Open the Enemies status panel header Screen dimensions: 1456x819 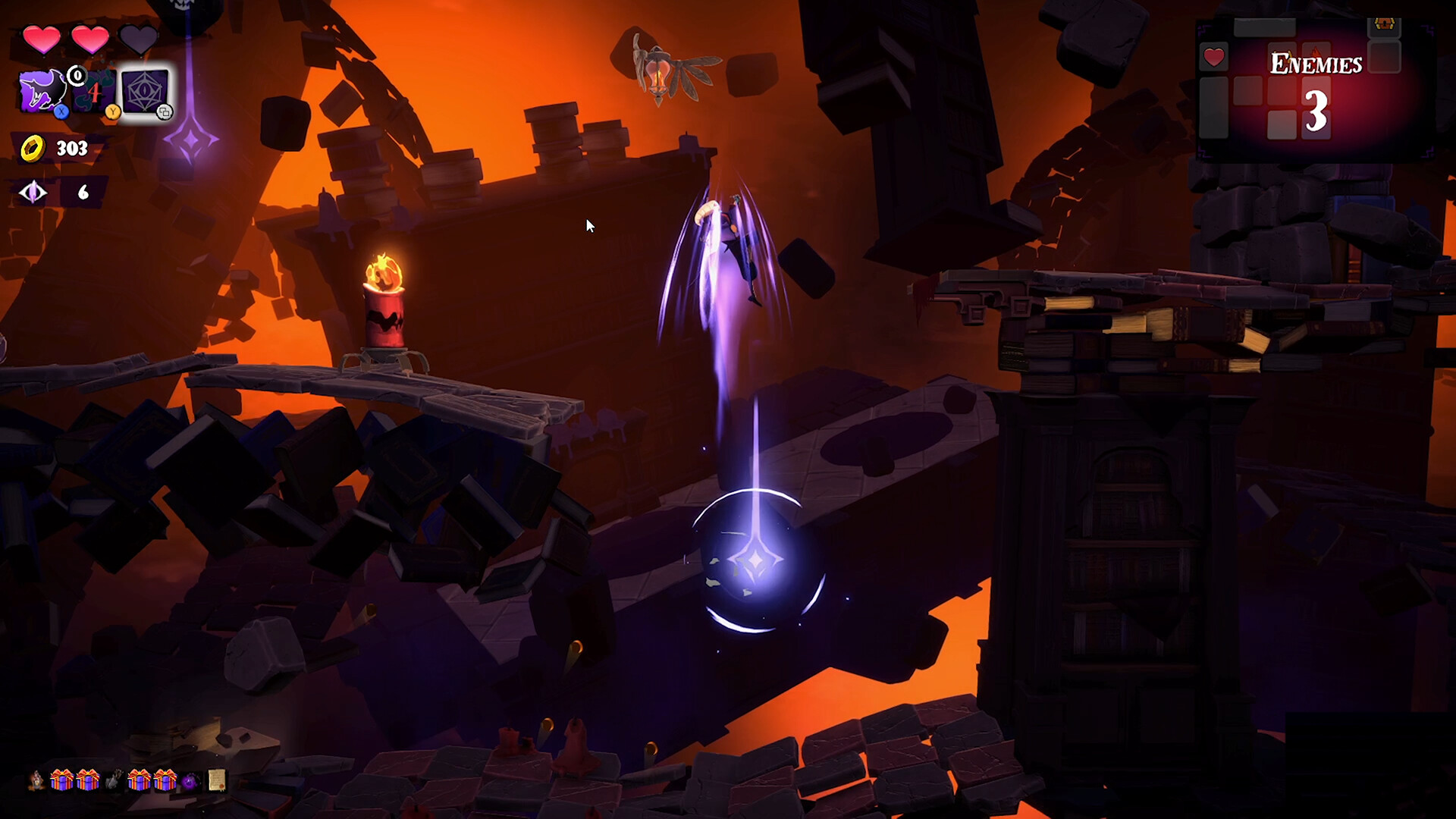(x=1316, y=61)
